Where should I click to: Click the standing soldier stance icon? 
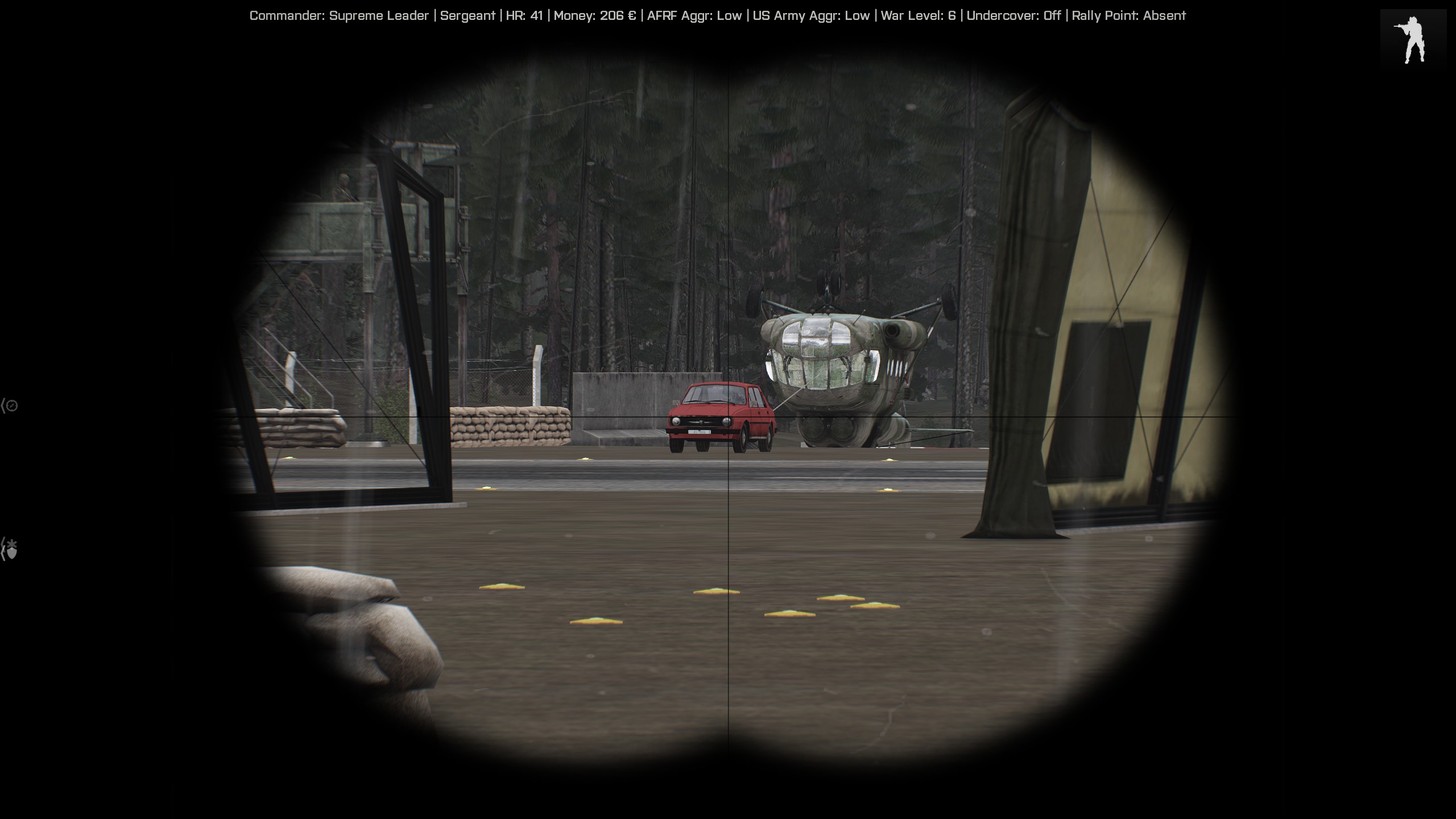[1413, 40]
